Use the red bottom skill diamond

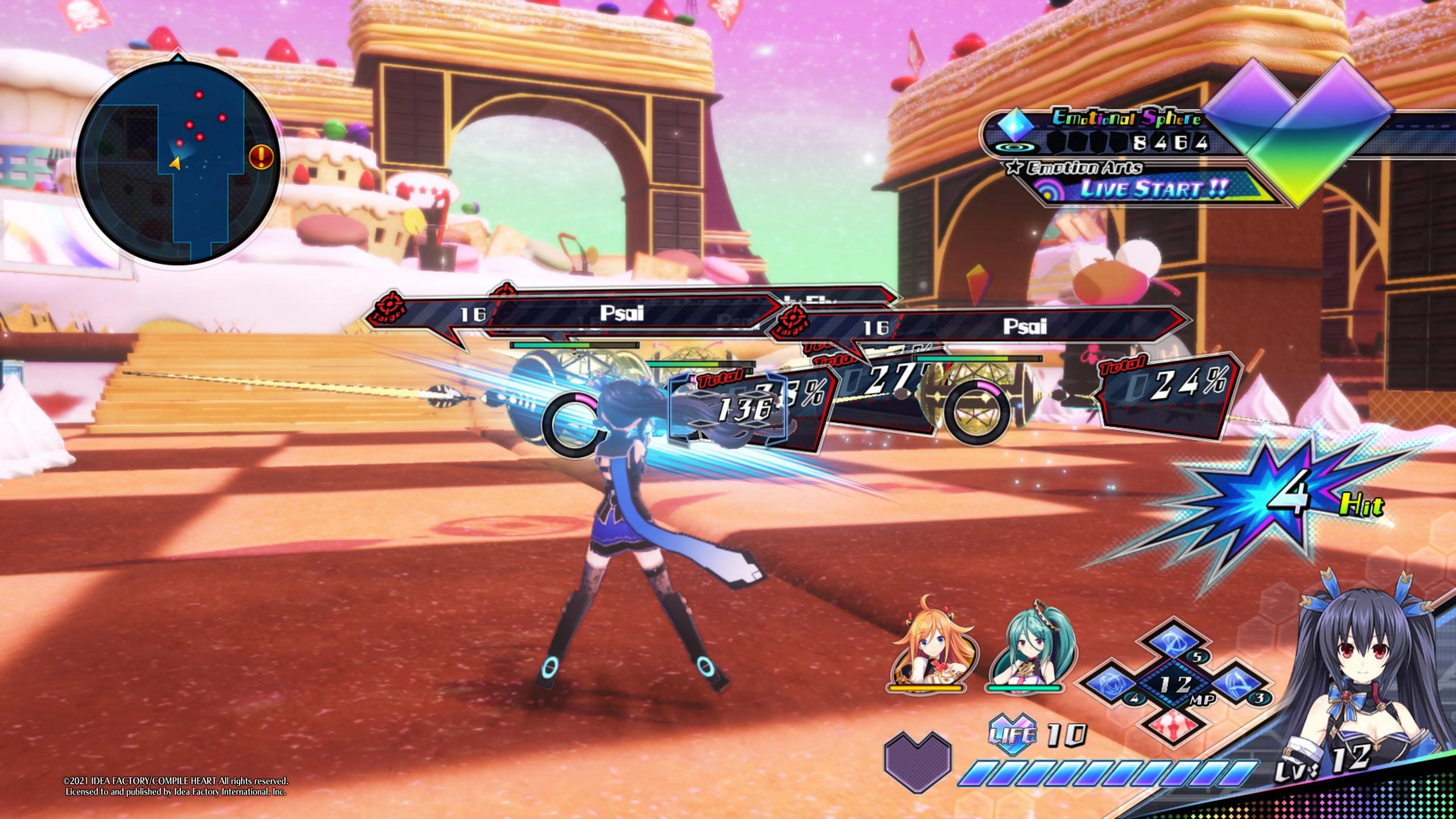tap(1174, 724)
